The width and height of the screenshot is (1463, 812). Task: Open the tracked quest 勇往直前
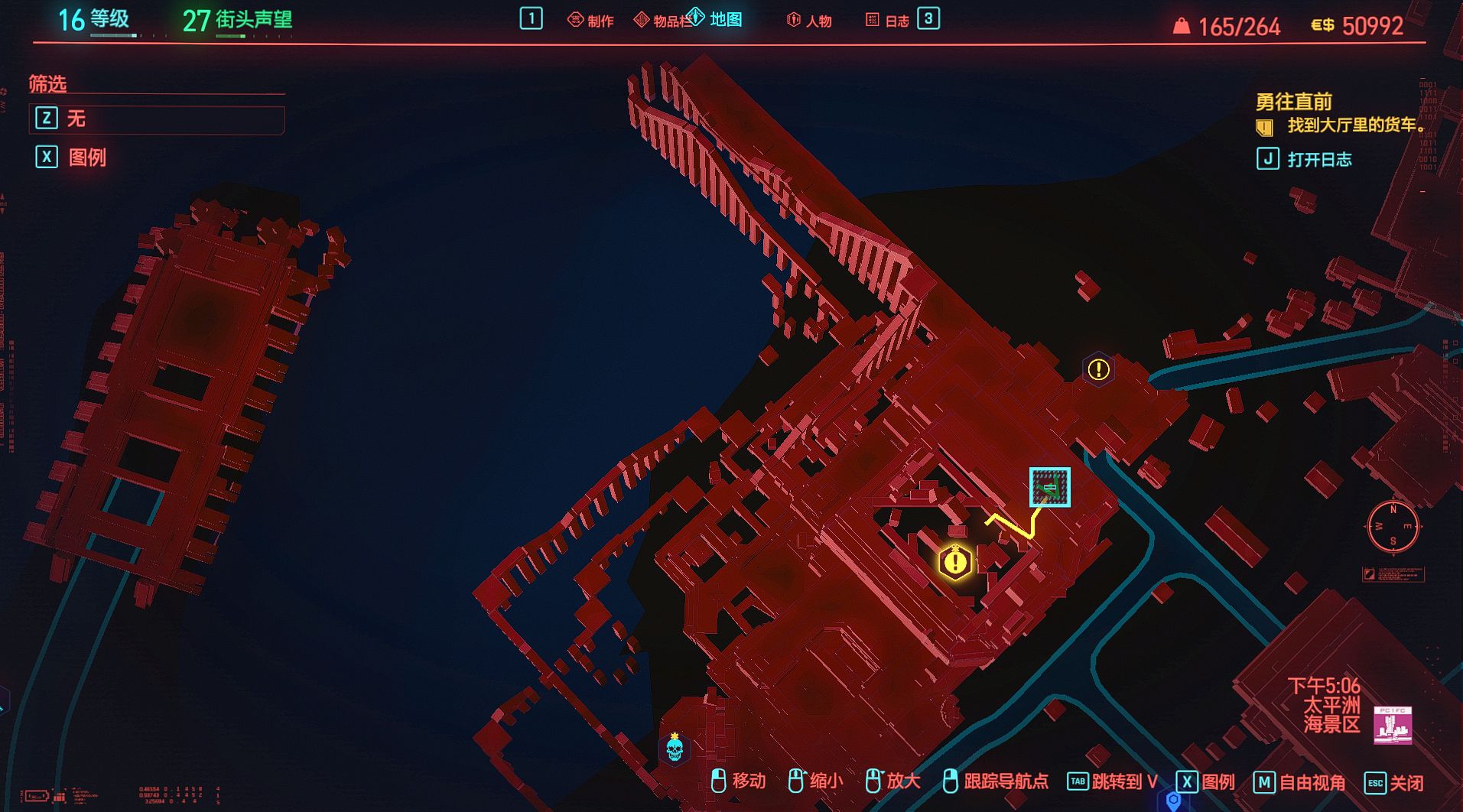click(1294, 102)
